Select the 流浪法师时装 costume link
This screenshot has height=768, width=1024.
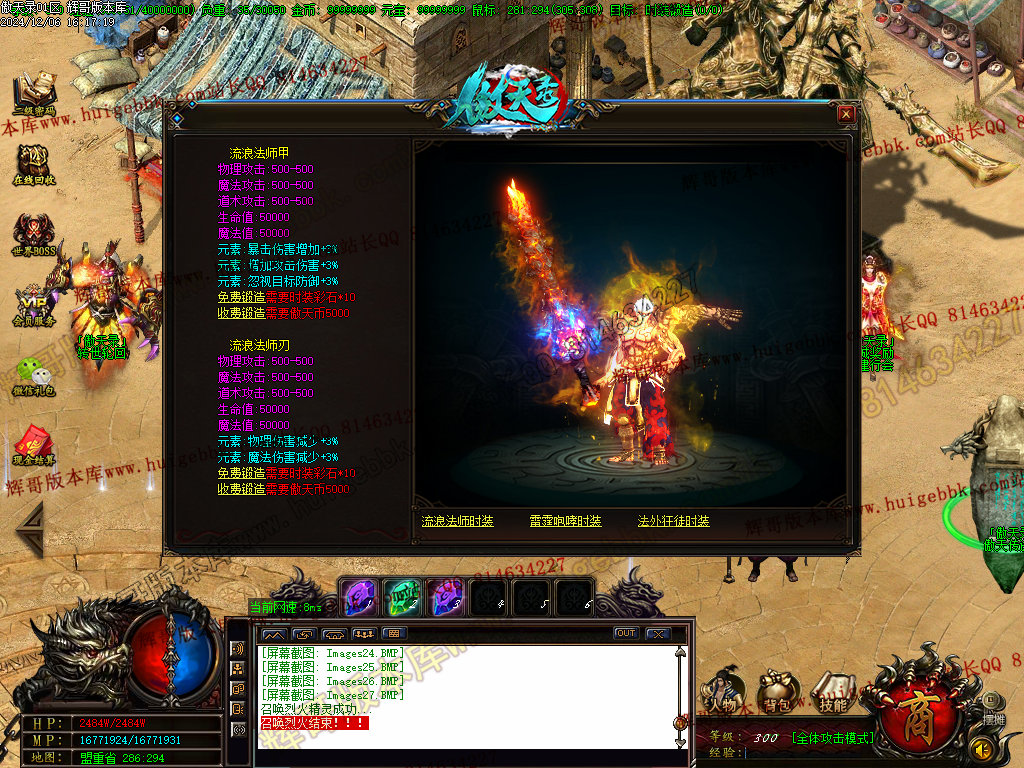click(457, 521)
